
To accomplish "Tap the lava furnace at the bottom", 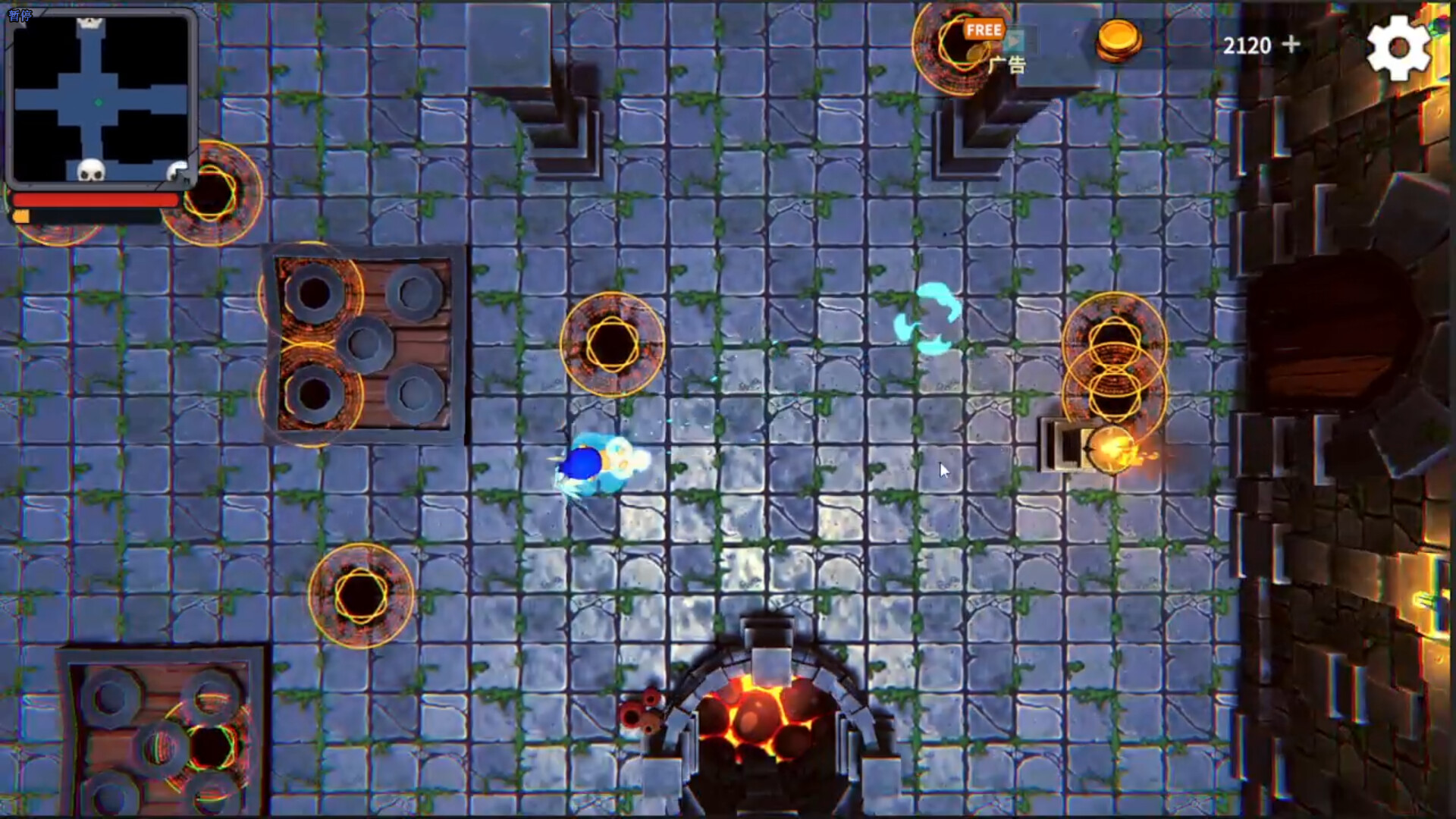I will tap(758, 720).
